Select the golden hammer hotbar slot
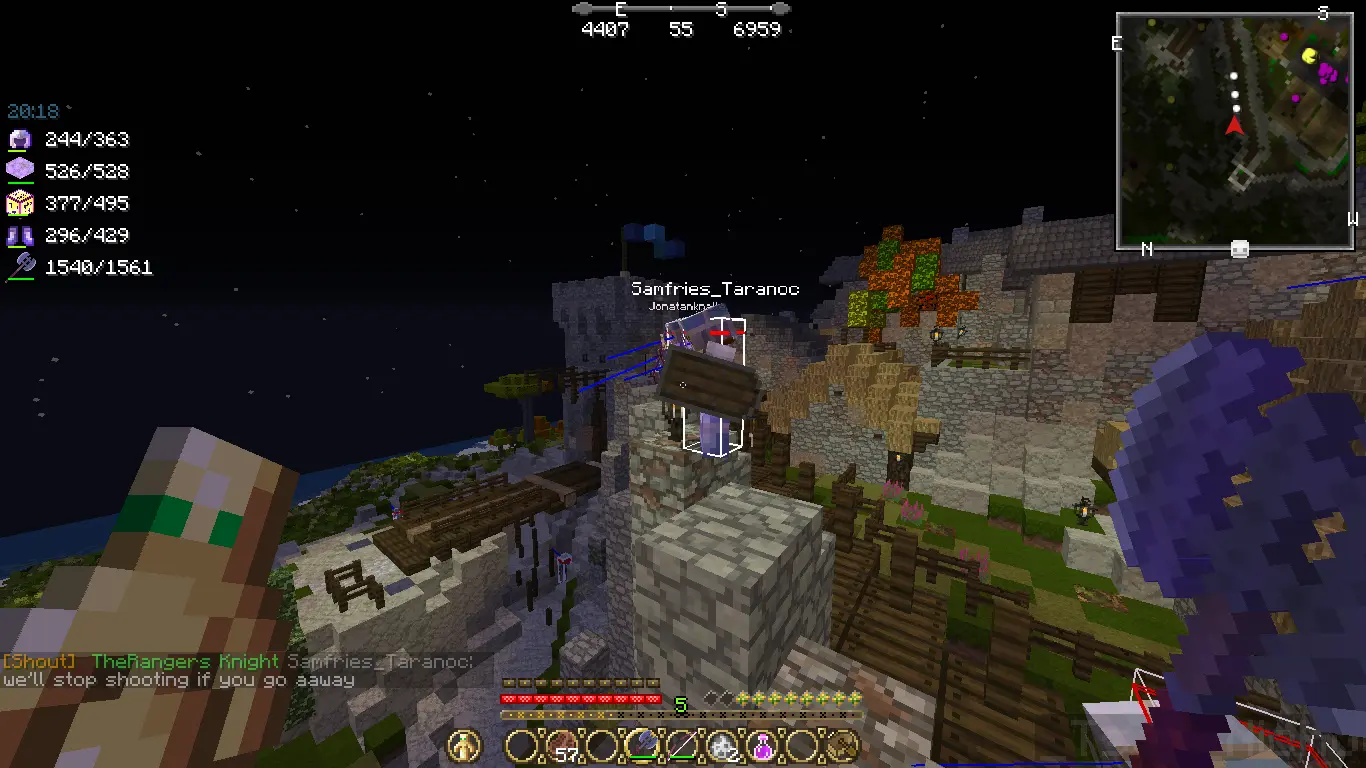The image size is (1366, 768). point(843,745)
